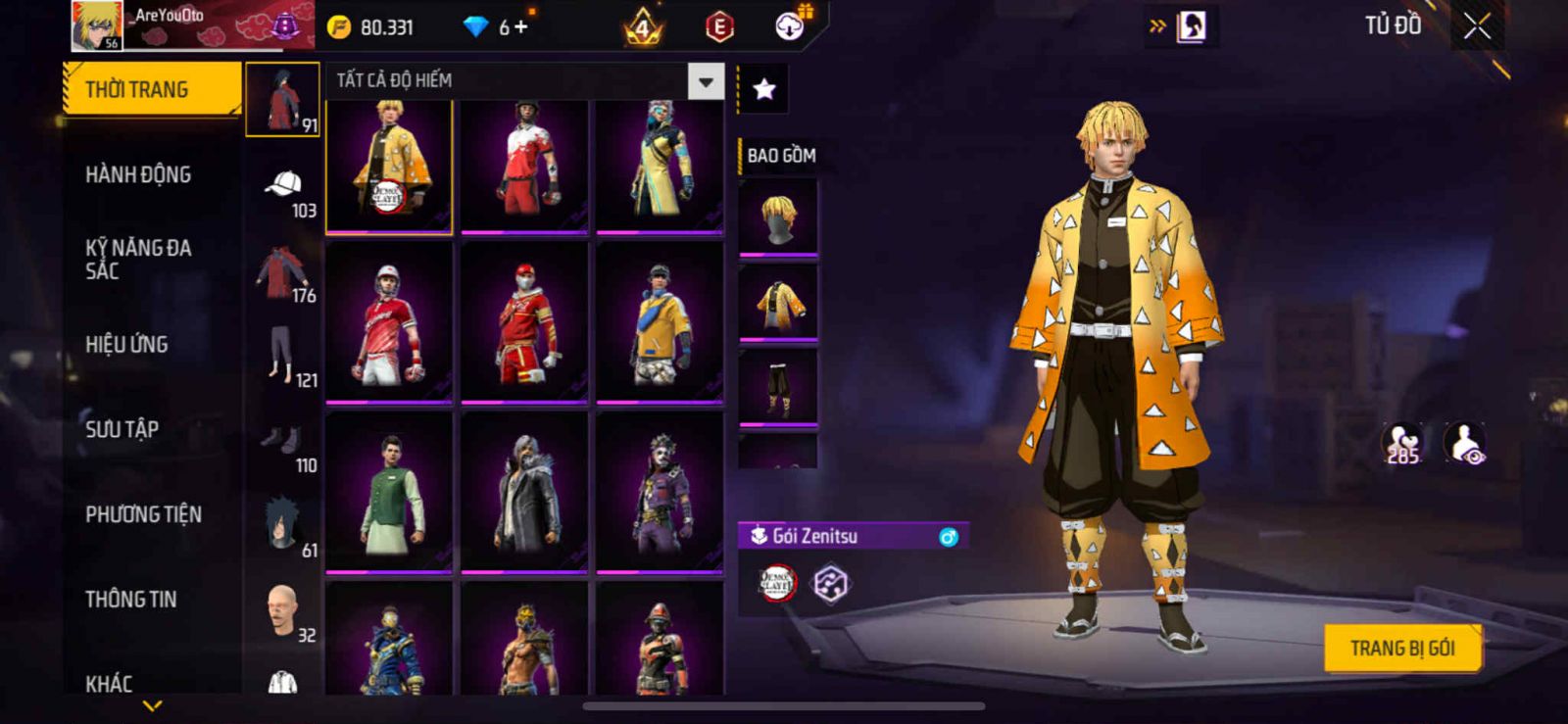Open the PHƯƠNG TIỆN category
This screenshot has height=724, width=1568.
[143, 514]
